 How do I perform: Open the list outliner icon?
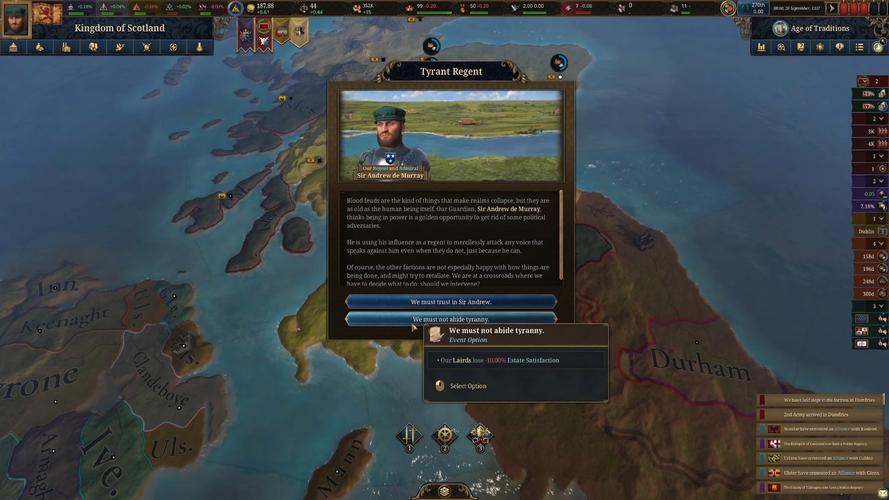(x=859, y=47)
